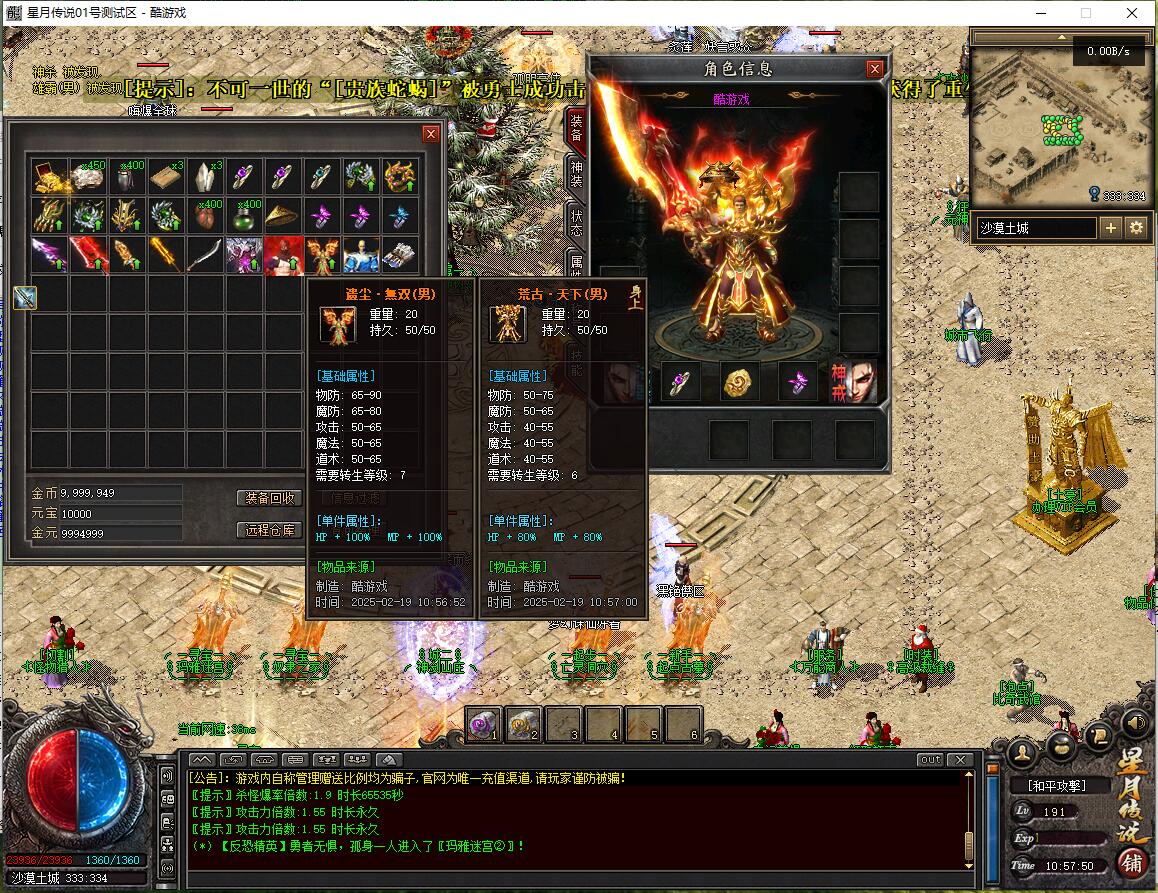Select the blue robed armor item
Image resolution: width=1158 pixels, height=893 pixels.
[361, 254]
